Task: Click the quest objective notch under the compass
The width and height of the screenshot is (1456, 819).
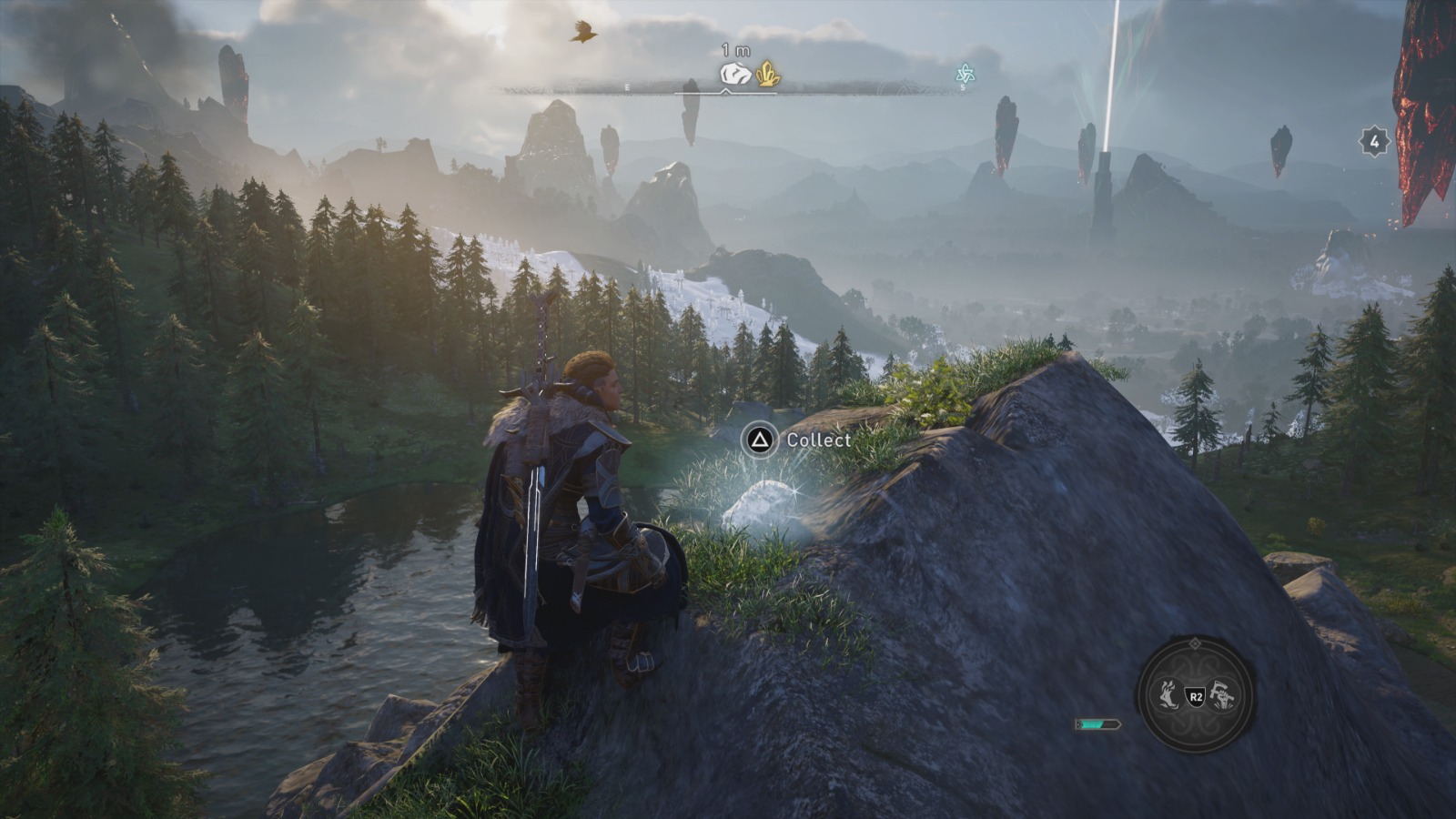Action: point(725,92)
